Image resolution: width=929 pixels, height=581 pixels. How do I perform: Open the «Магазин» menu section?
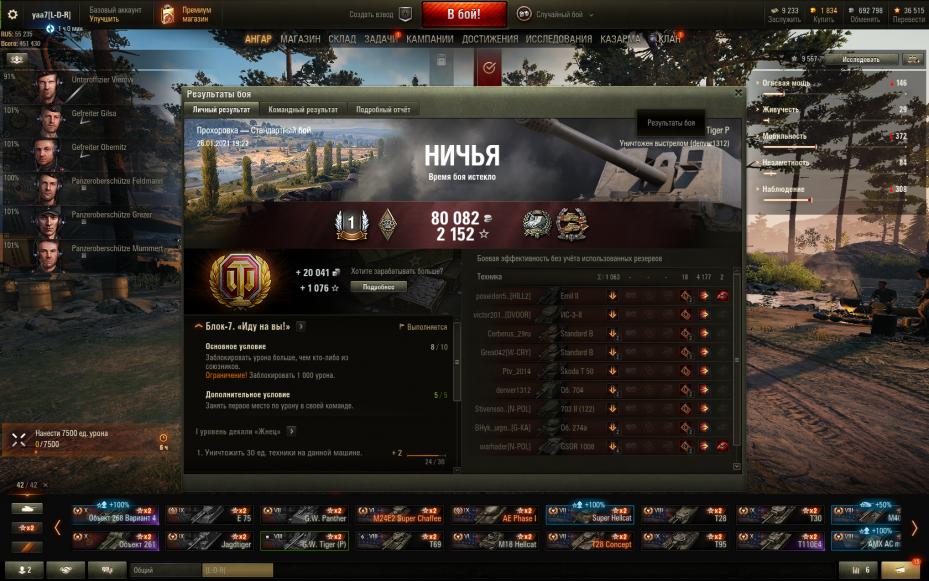(x=300, y=39)
